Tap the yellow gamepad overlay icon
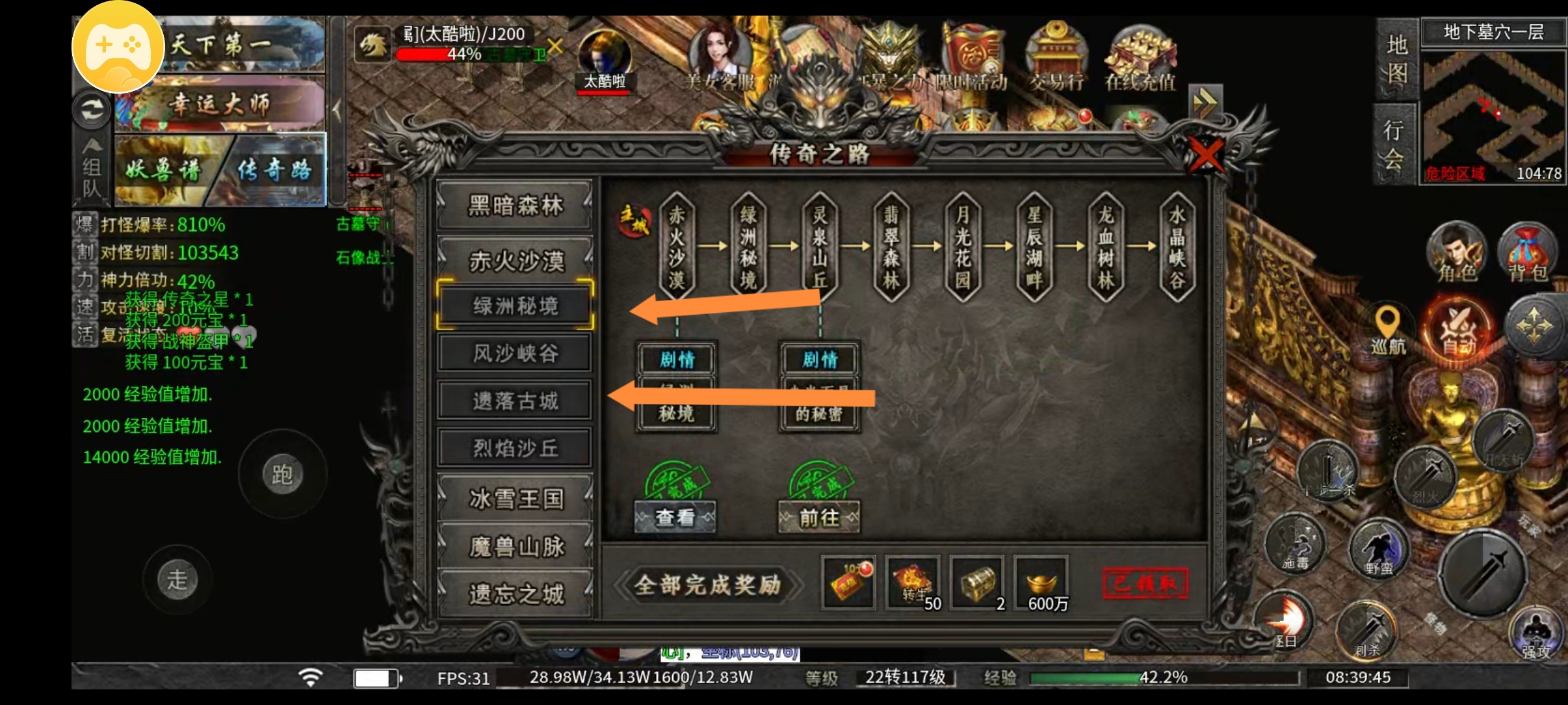Screen dimensions: 1568x705 (x=118, y=48)
